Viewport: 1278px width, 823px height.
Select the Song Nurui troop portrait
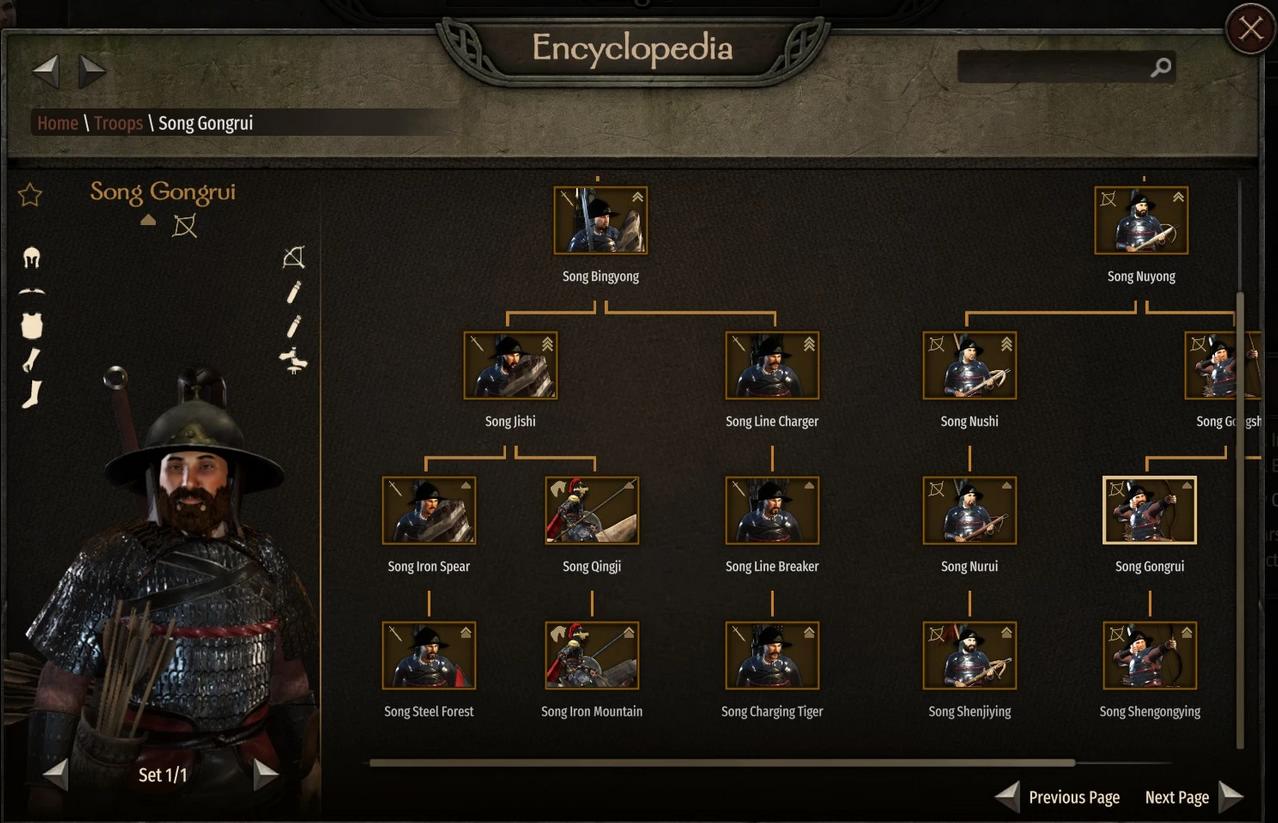969,510
